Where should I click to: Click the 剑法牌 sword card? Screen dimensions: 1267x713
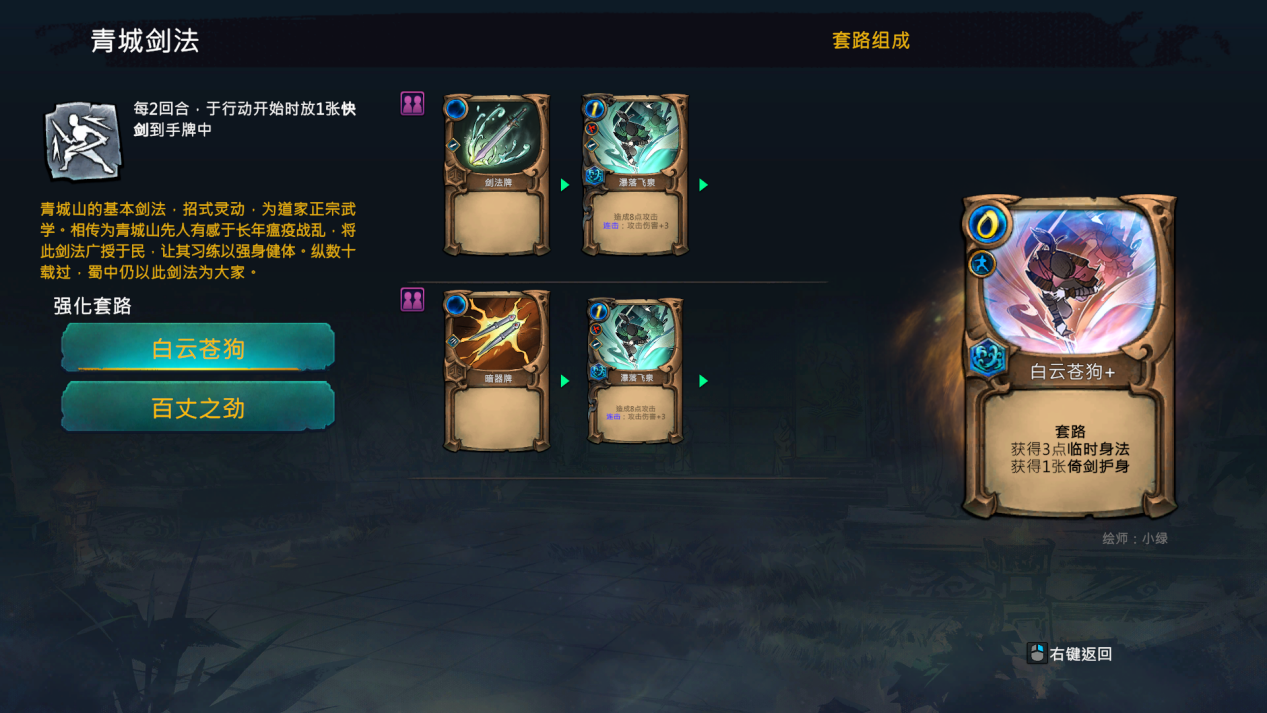(x=497, y=174)
